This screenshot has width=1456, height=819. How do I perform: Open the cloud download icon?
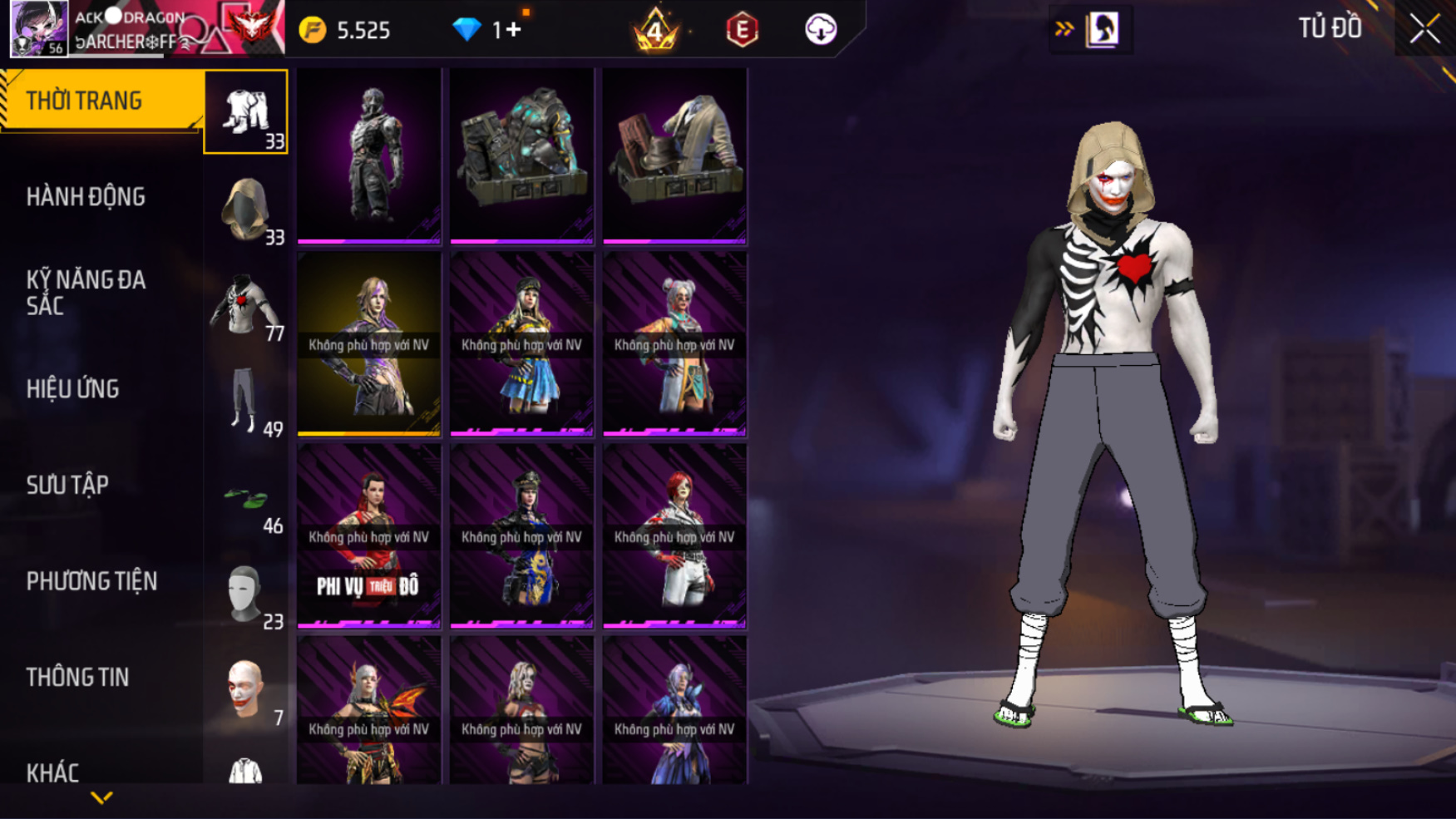click(820, 30)
